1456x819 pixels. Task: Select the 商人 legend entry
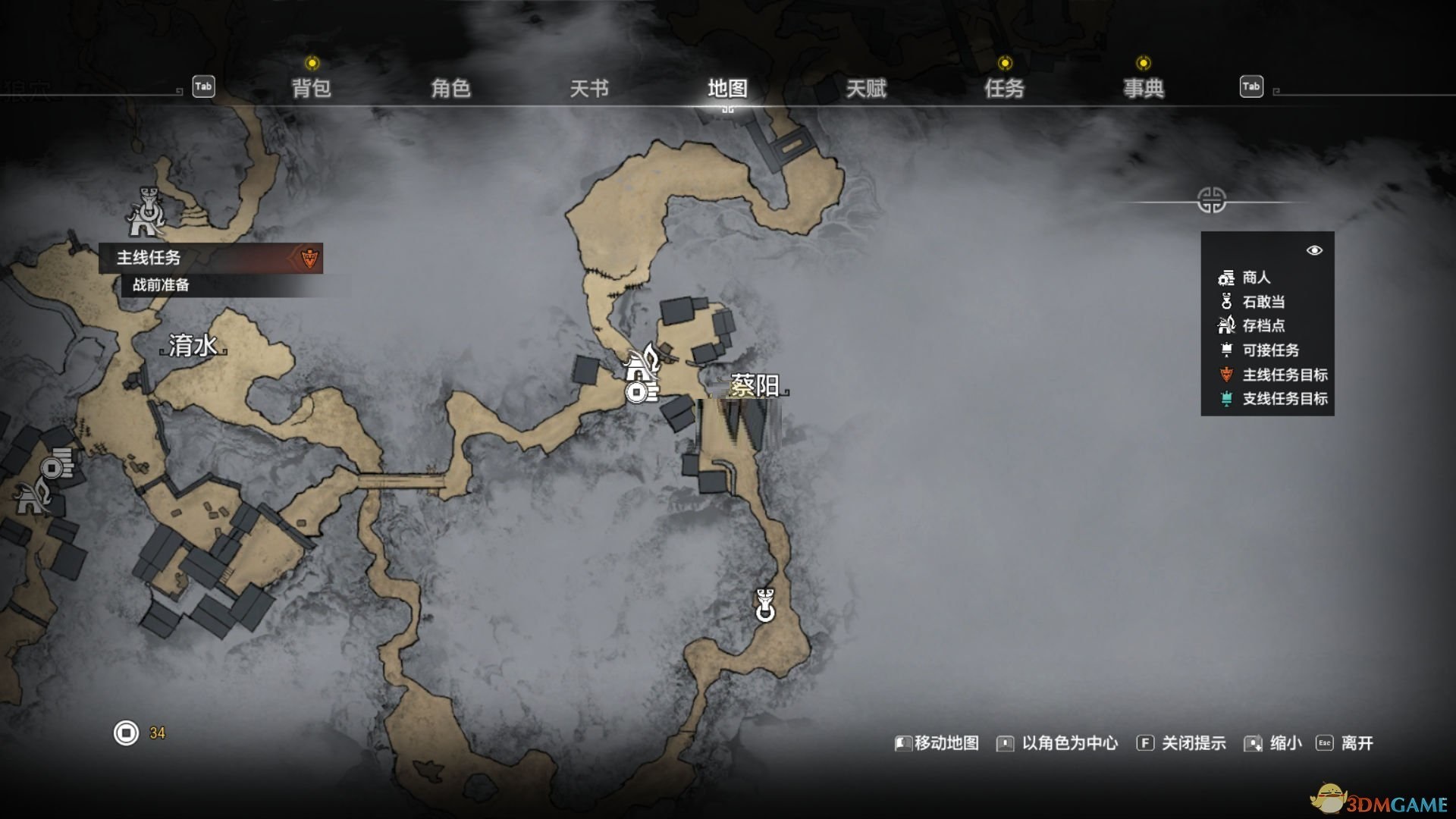[x=1256, y=278]
